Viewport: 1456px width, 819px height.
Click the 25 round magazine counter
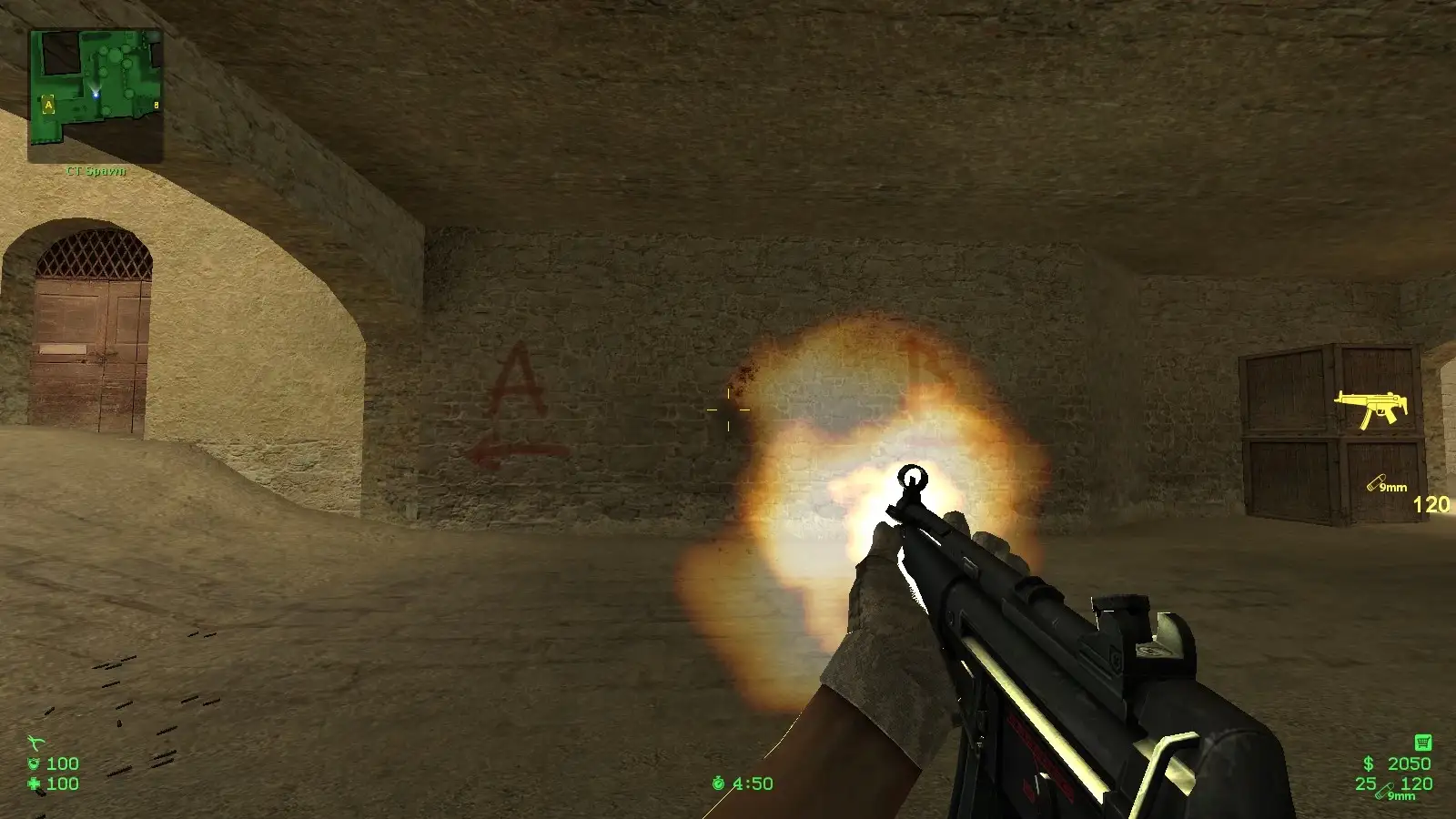(1366, 783)
